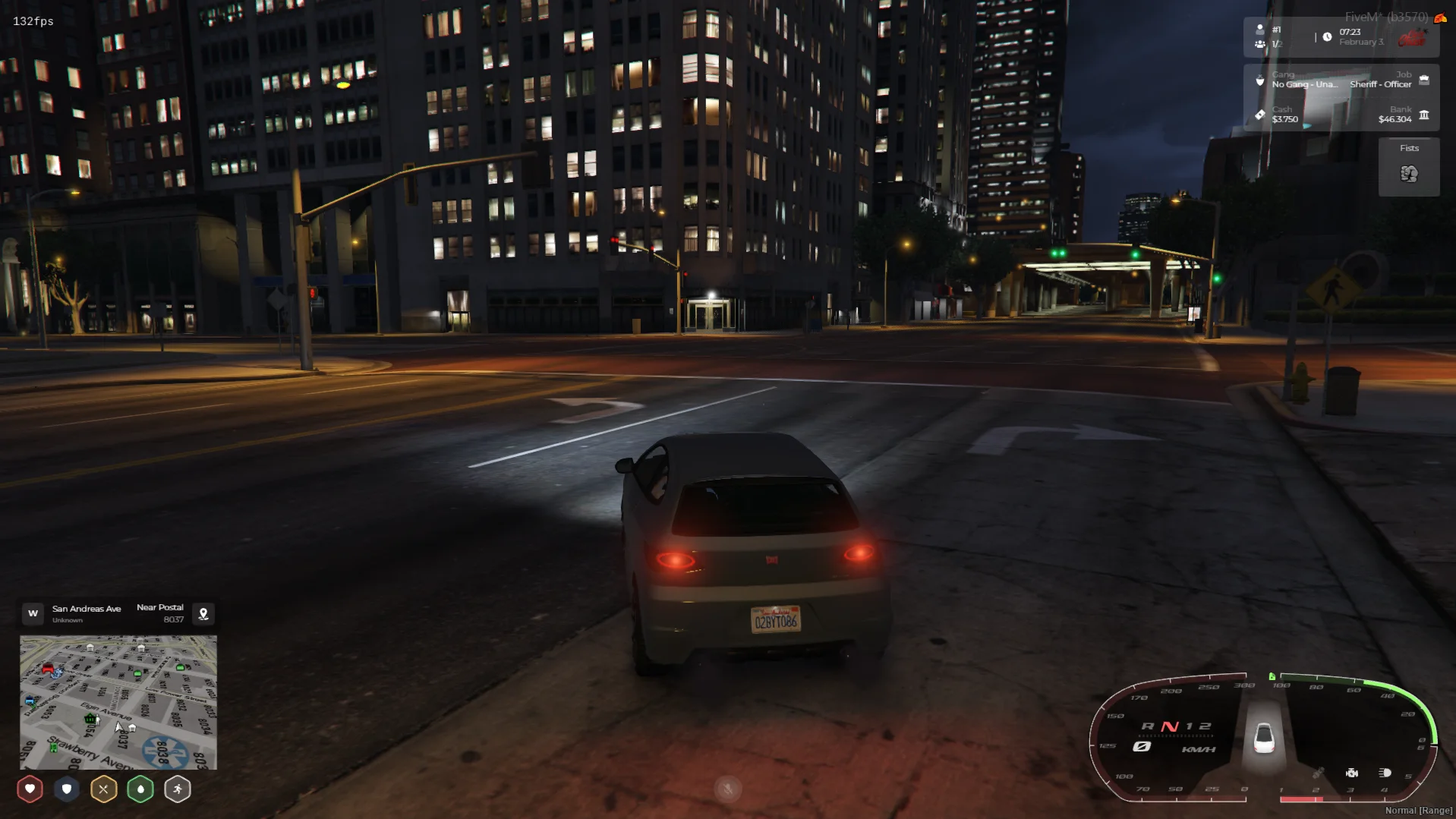The height and width of the screenshot is (819, 1456).
Task: Click the engine indicator on the speedometer
Action: (x=1352, y=773)
